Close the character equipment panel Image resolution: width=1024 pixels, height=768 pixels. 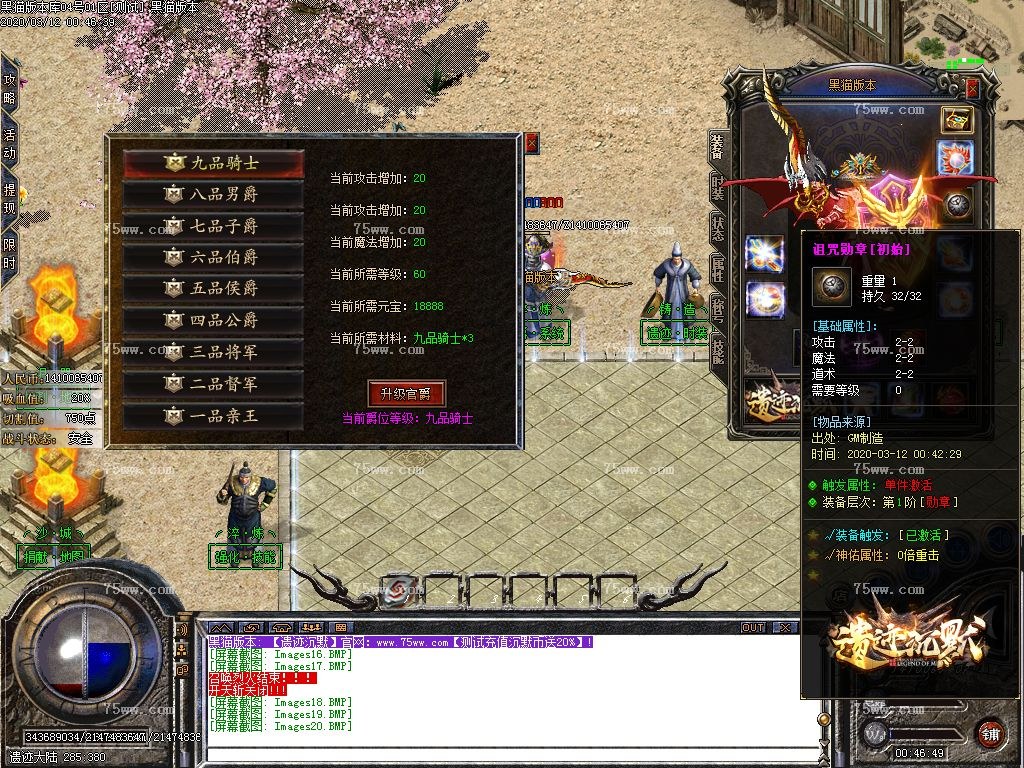(x=972, y=90)
